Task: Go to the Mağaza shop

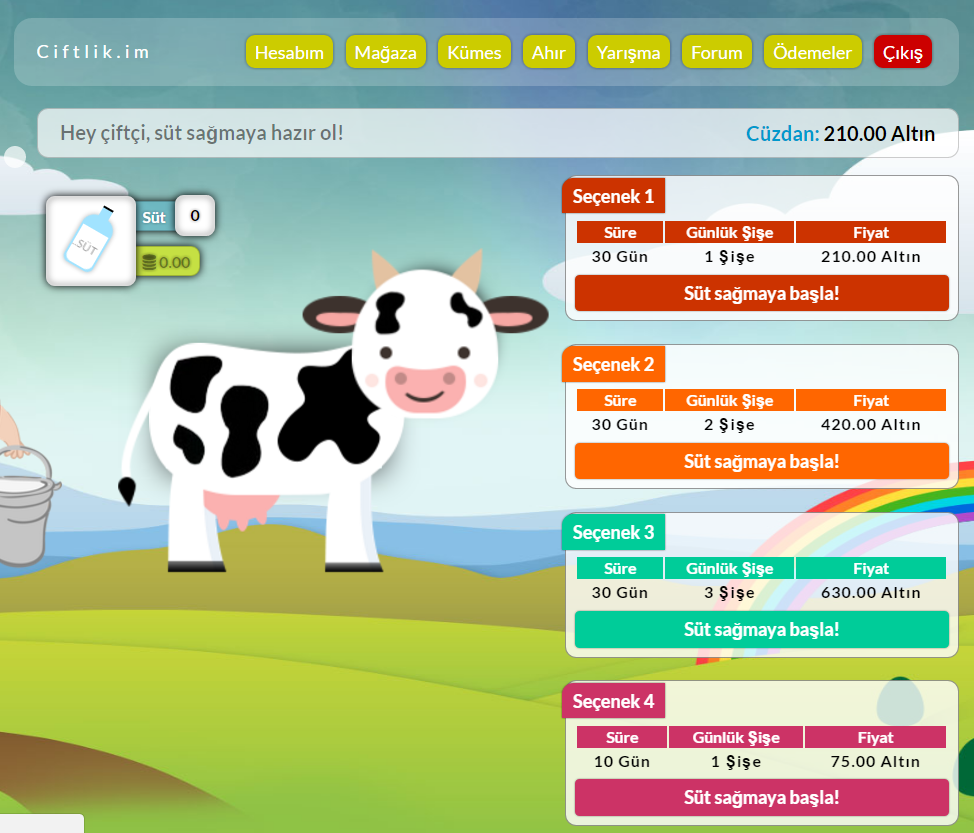Action: coord(386,53)
